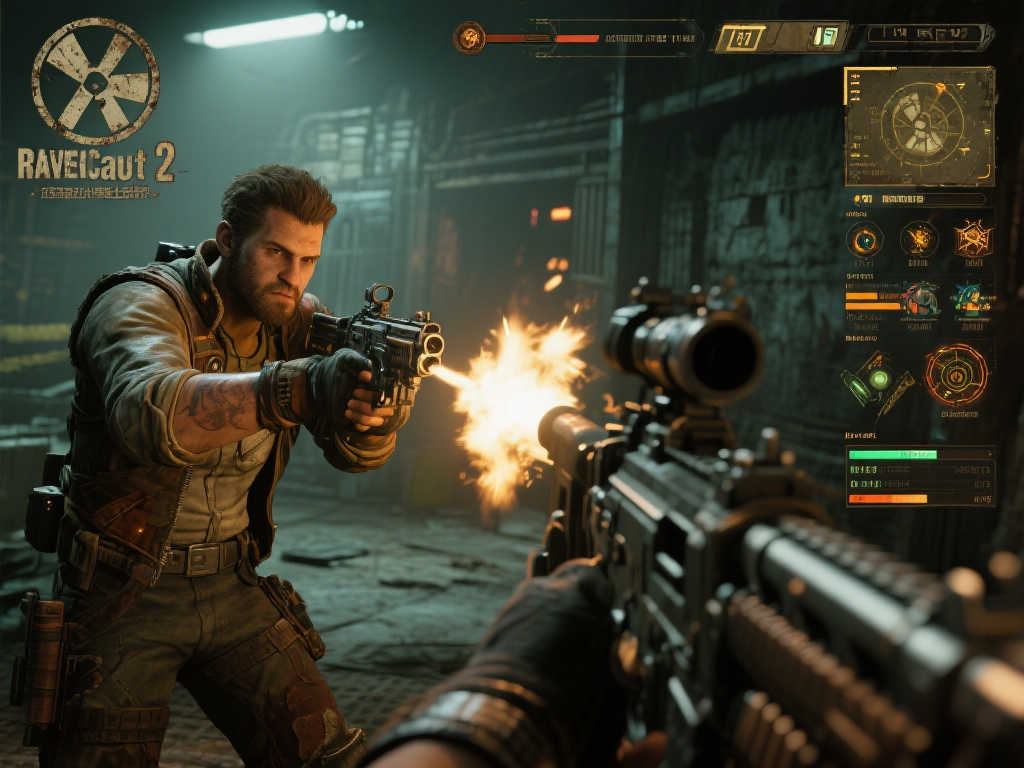The height and width of the screenshot is (768, 1024).
Task: Select the orange burst explosion ability
Action: tap(918, 239)
